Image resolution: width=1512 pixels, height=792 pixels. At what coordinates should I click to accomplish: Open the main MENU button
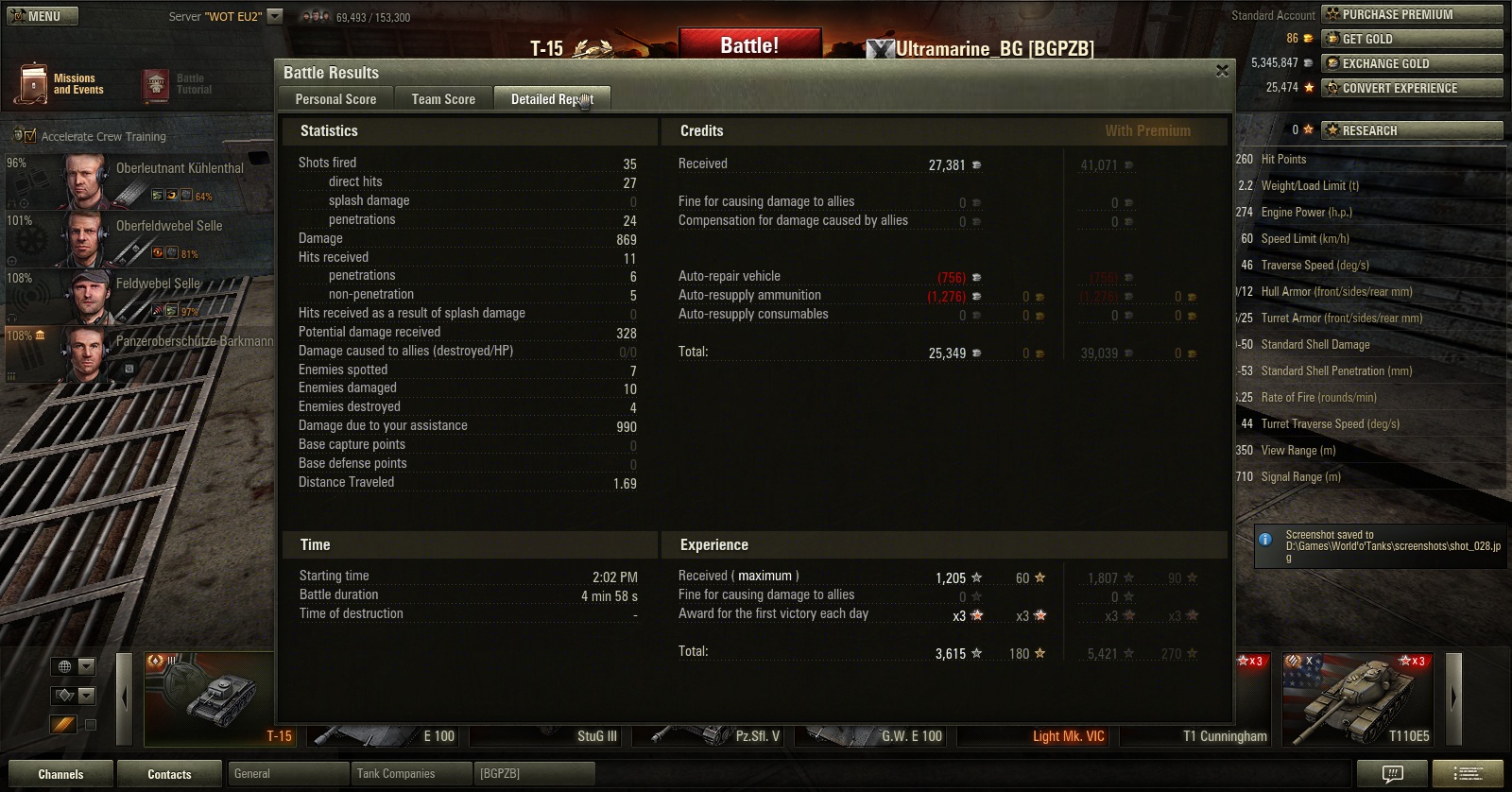point(43,16)
